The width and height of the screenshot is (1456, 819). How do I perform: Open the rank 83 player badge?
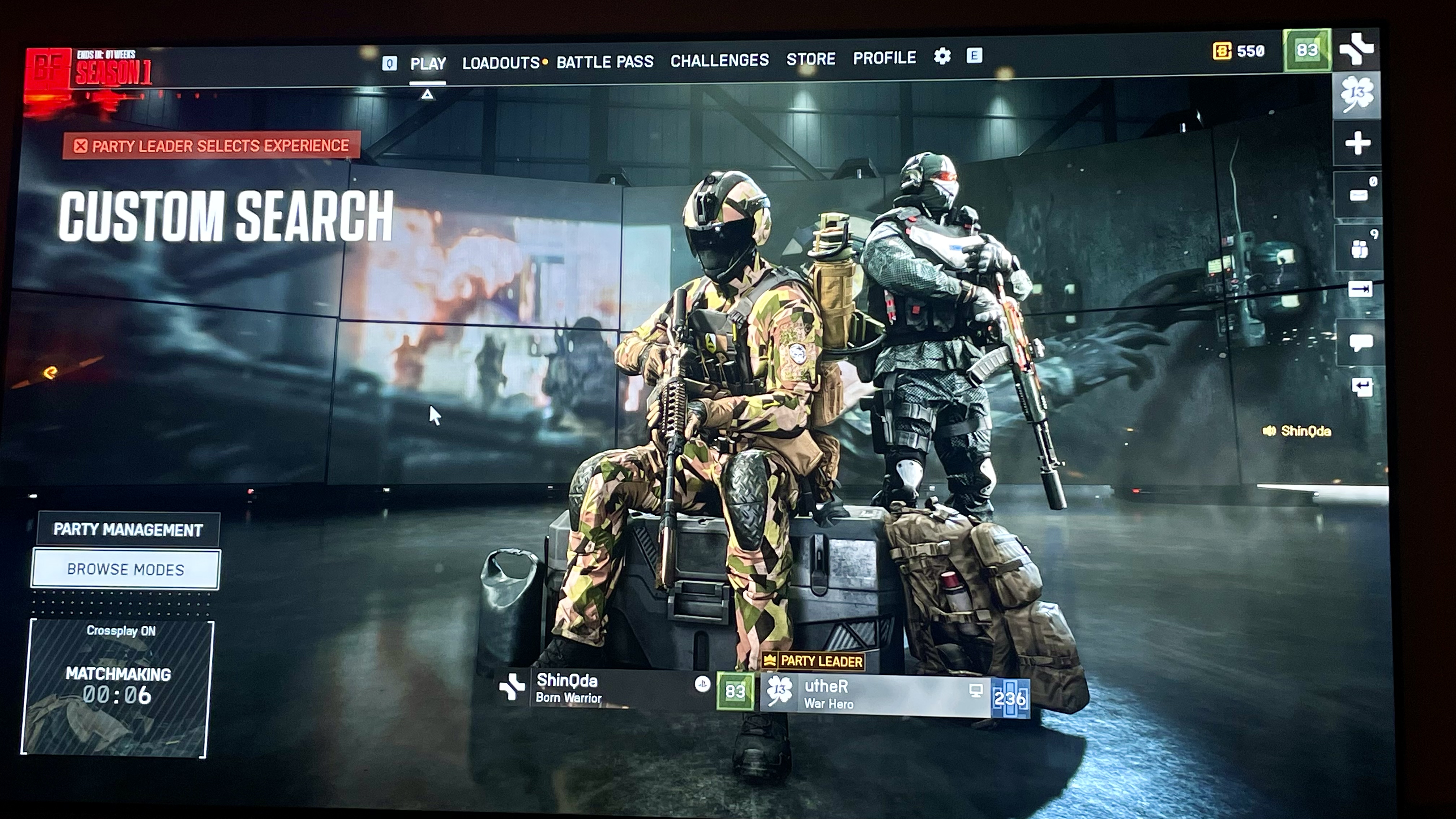pyautogui.click(x=1307, y=50)
